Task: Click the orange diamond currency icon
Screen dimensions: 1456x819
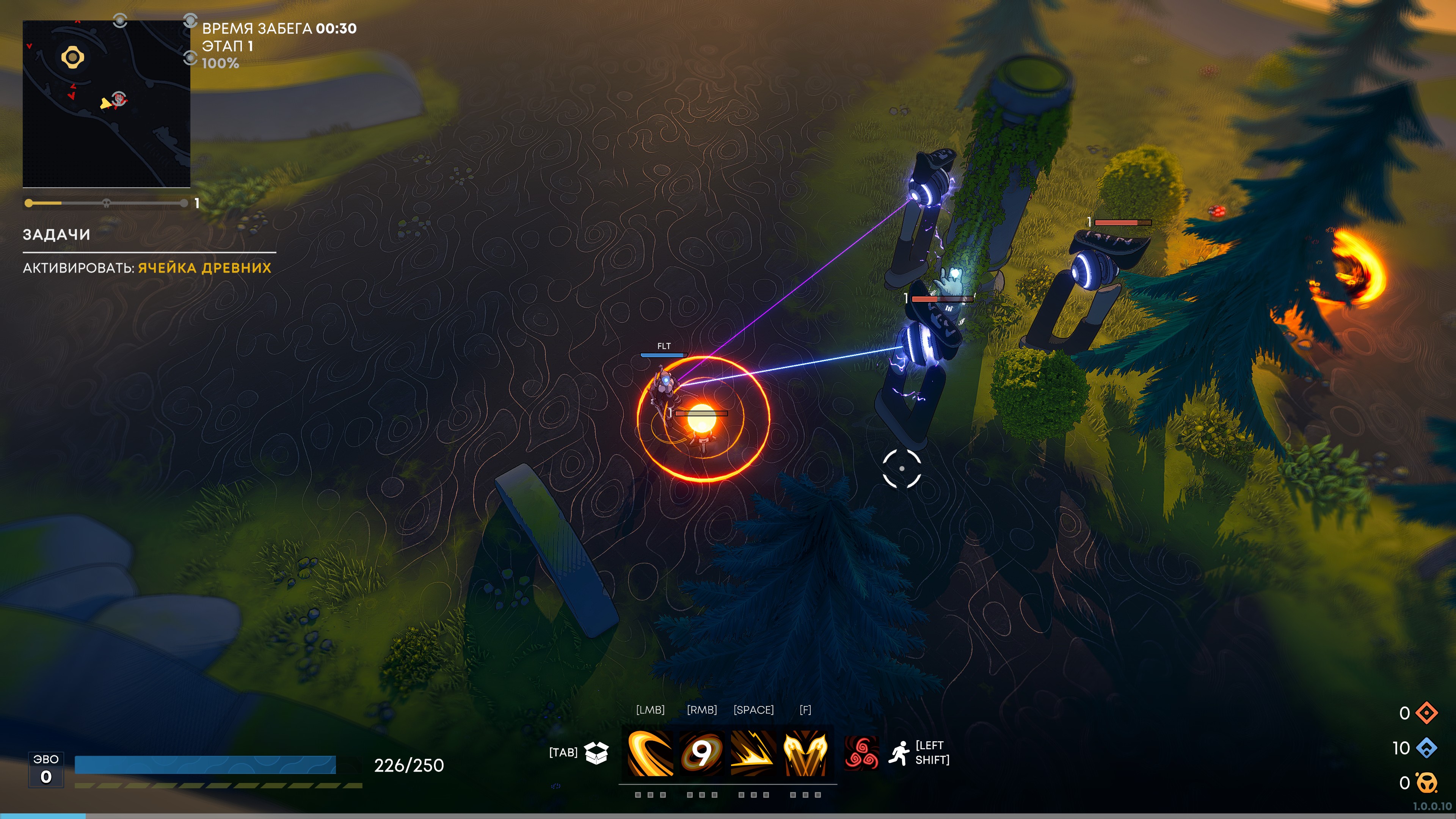Action: point(1426,713)
